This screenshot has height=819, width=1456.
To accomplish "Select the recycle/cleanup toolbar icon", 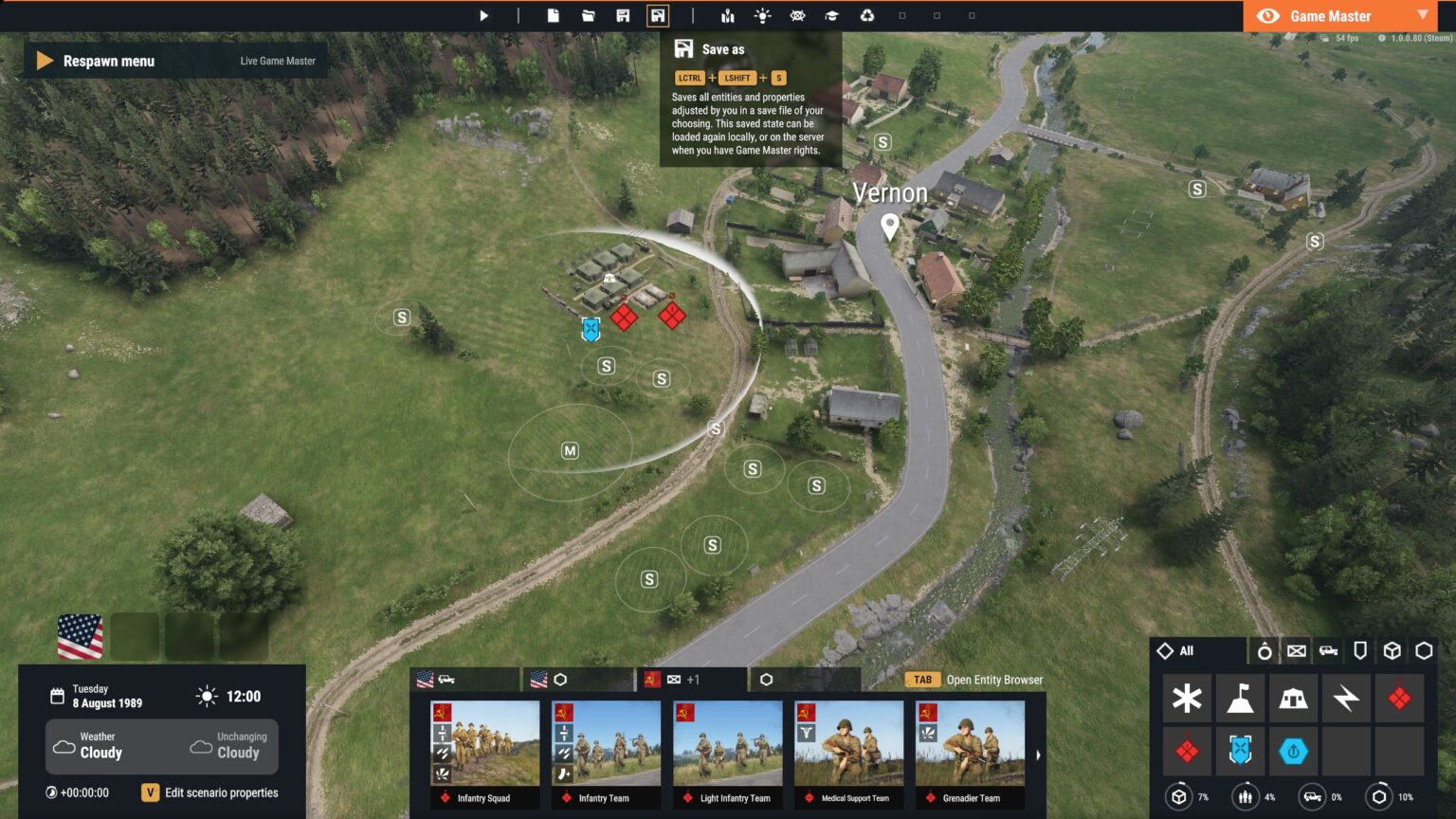I will point(867,15).
